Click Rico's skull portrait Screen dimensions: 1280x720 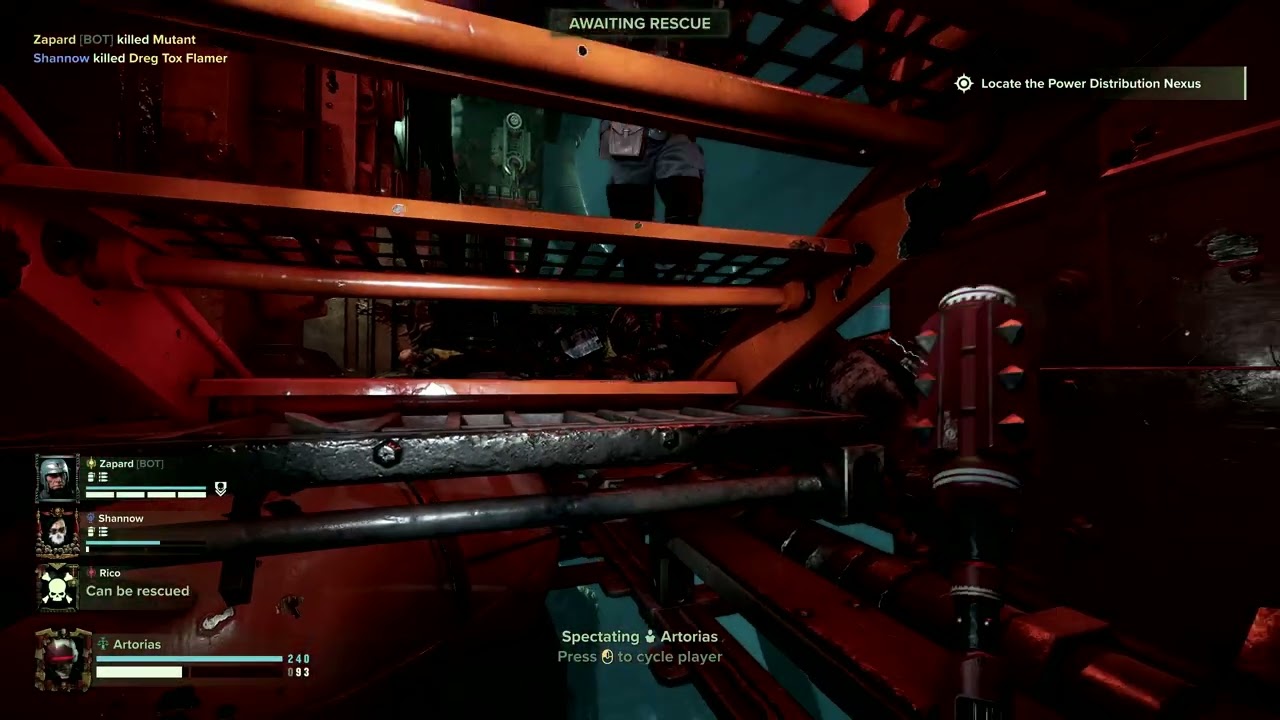(57, 587)
